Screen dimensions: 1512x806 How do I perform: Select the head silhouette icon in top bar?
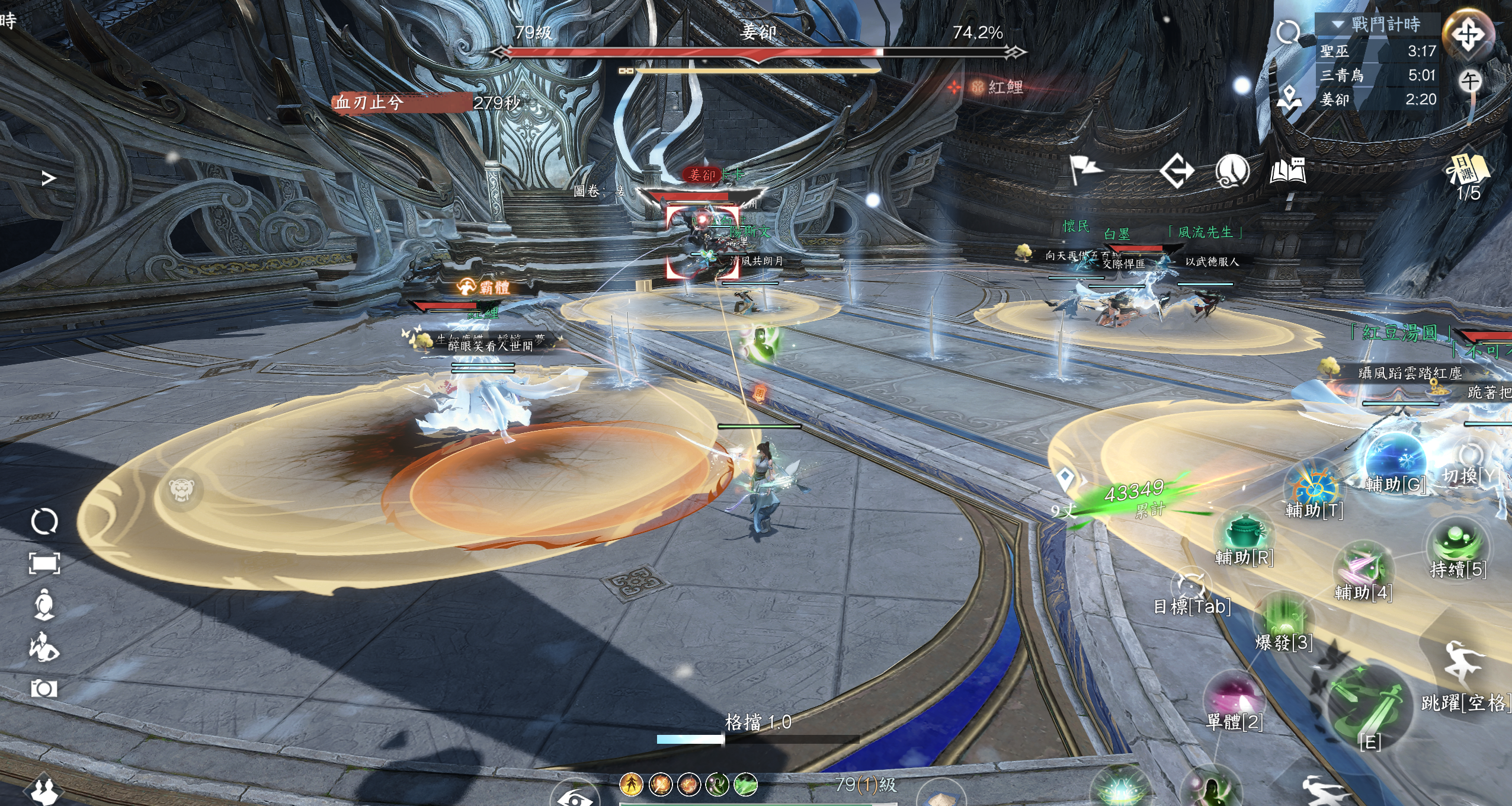tap(1232, 171)
